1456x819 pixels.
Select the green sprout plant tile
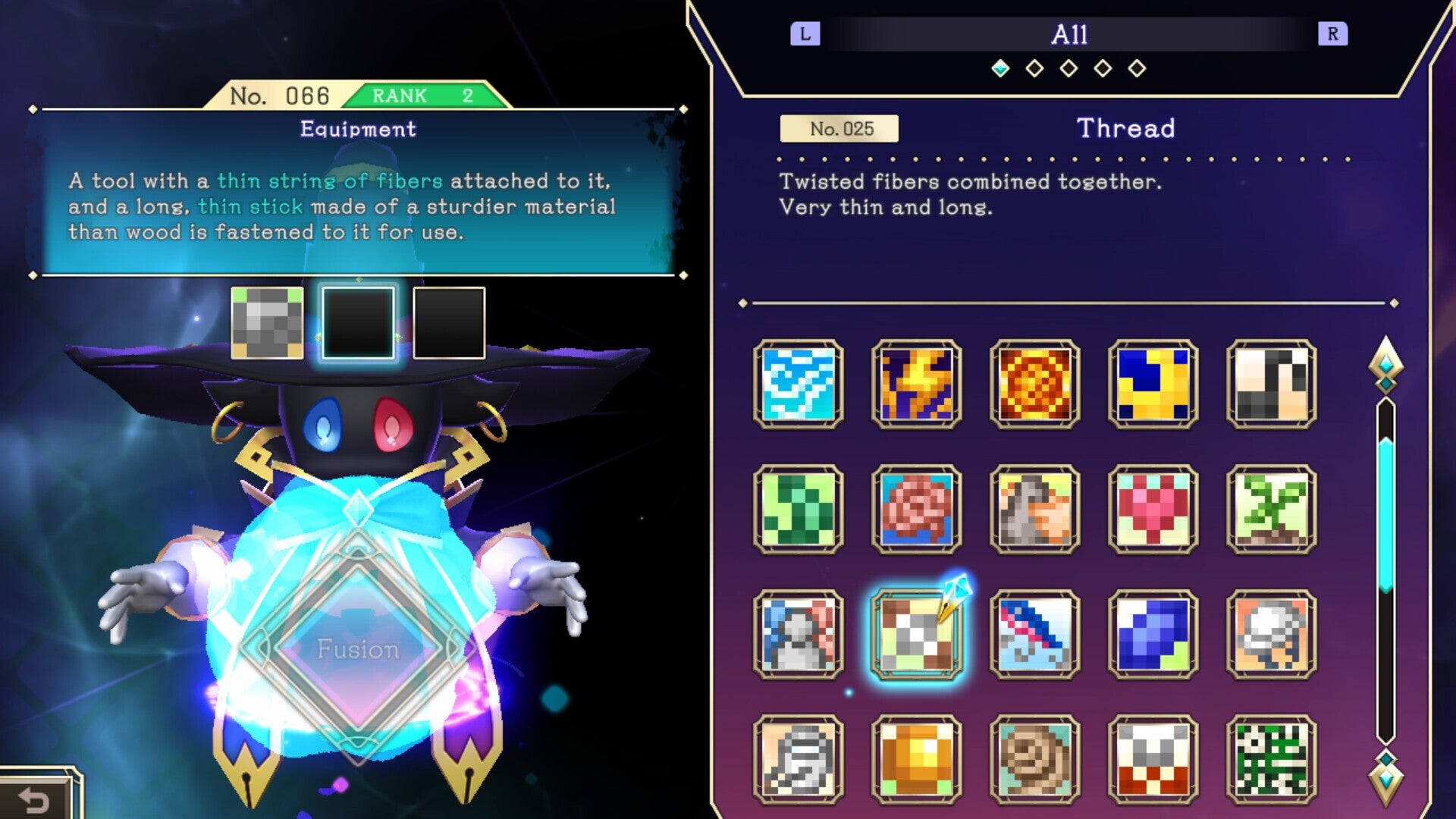coord(1271,510)
